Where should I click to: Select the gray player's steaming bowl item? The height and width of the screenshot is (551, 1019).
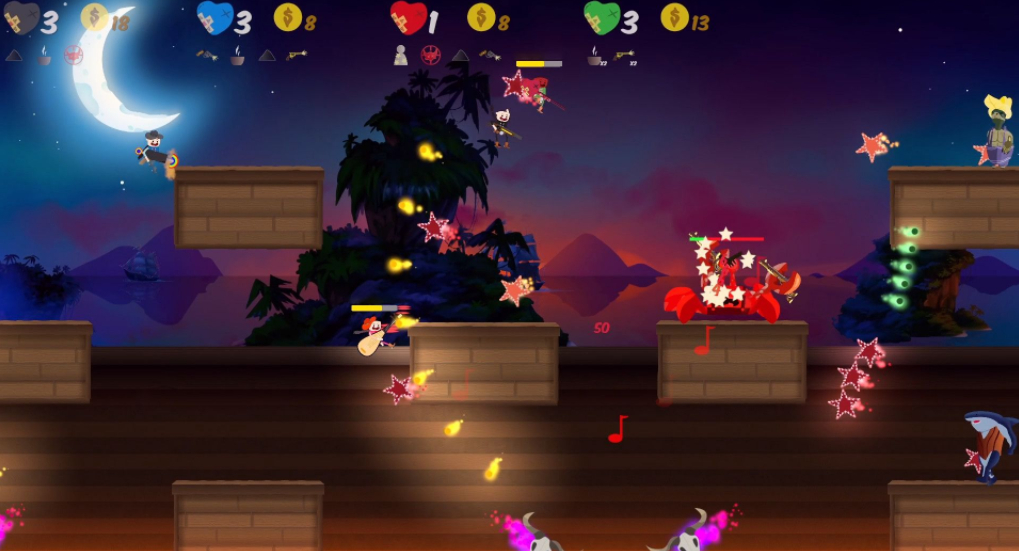[x=44, y=55]
